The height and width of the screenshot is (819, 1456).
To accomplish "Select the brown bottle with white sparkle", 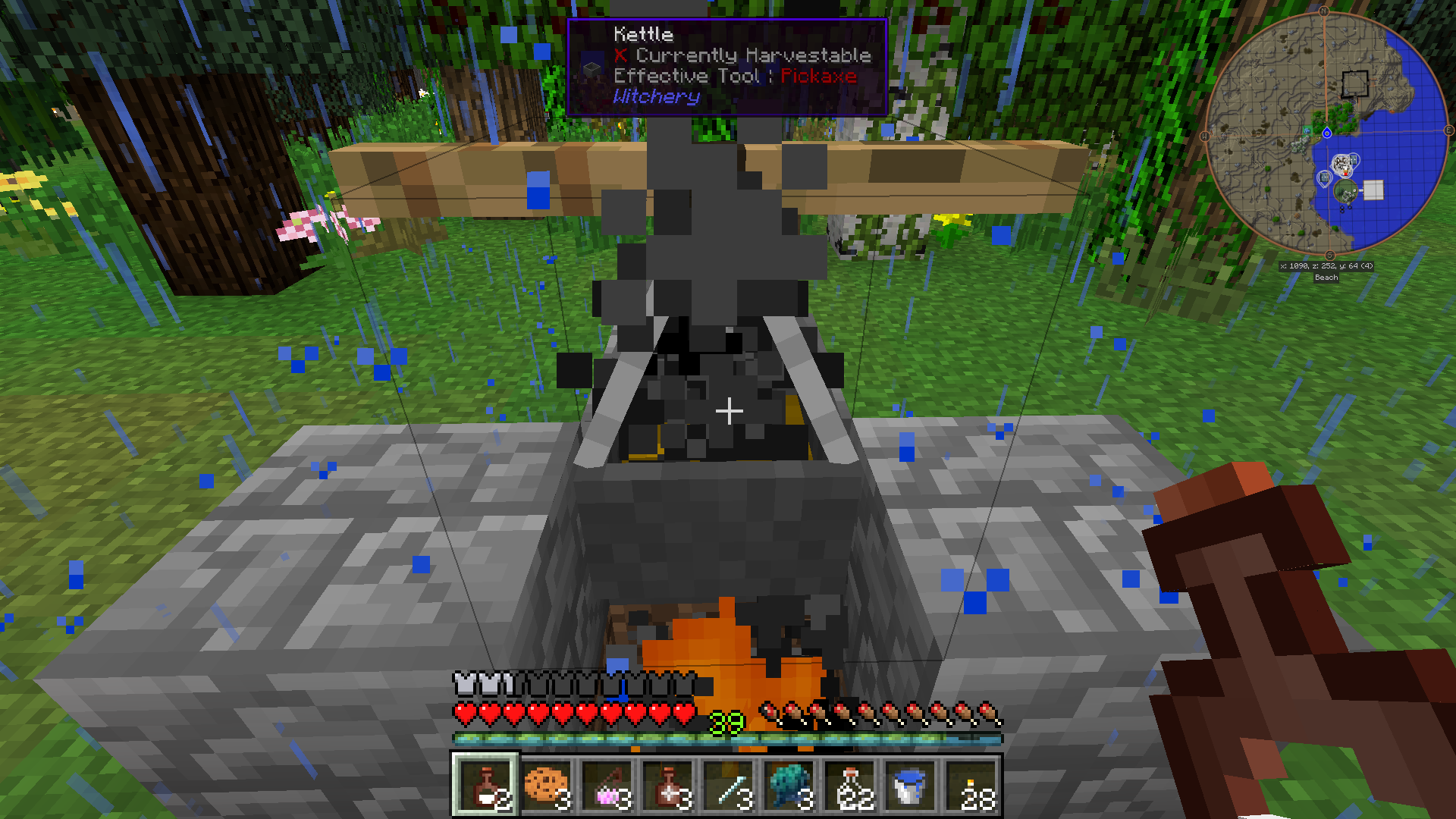I will click(667, 786).
